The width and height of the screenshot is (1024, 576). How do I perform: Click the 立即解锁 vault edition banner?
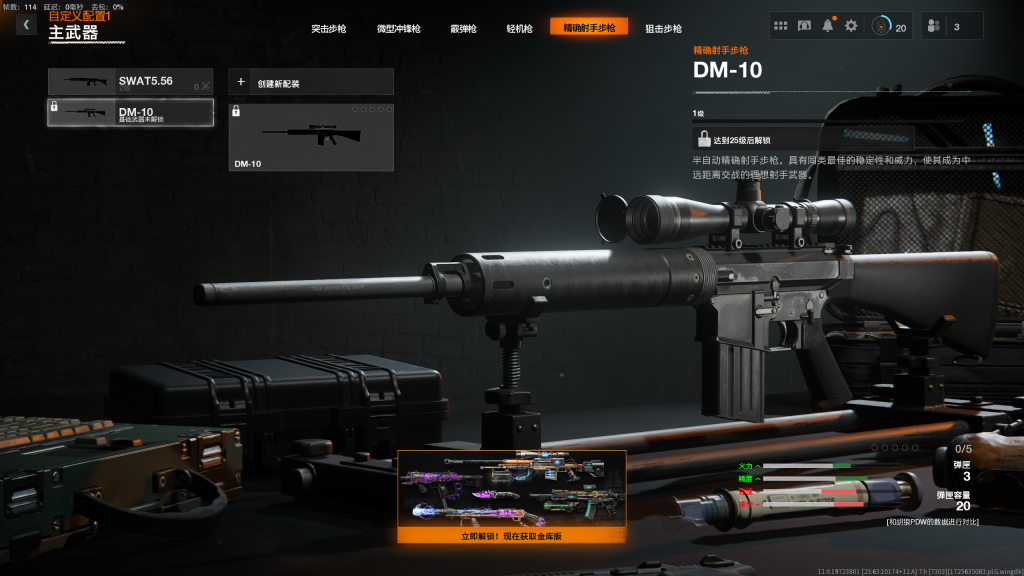tap(512, 496)
